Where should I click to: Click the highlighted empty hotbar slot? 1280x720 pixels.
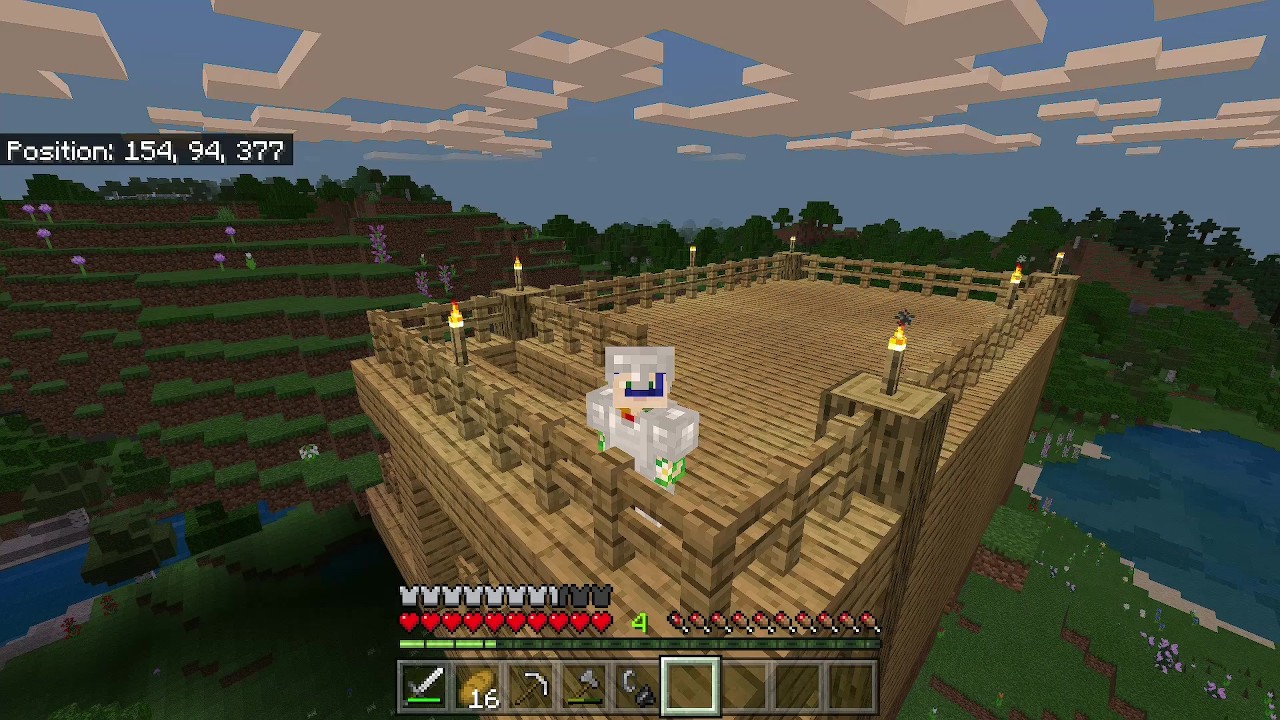tap(690, 687)
